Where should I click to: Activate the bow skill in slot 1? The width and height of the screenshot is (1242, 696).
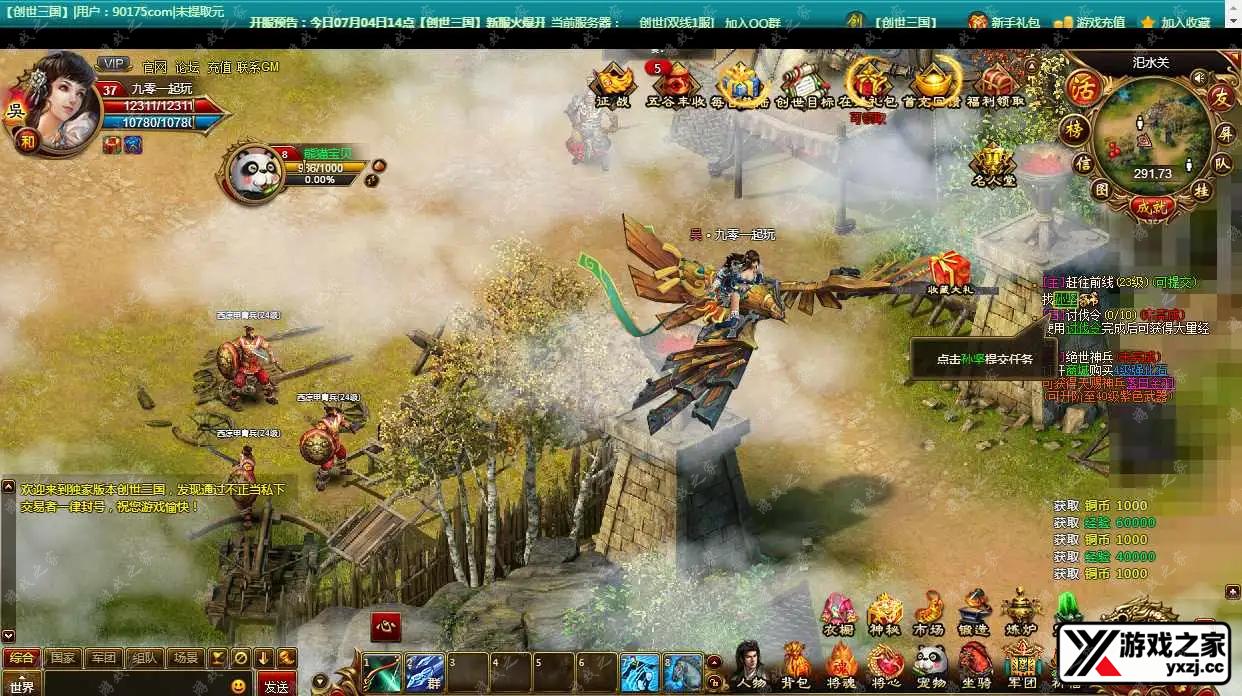click(x=382, y=673)
